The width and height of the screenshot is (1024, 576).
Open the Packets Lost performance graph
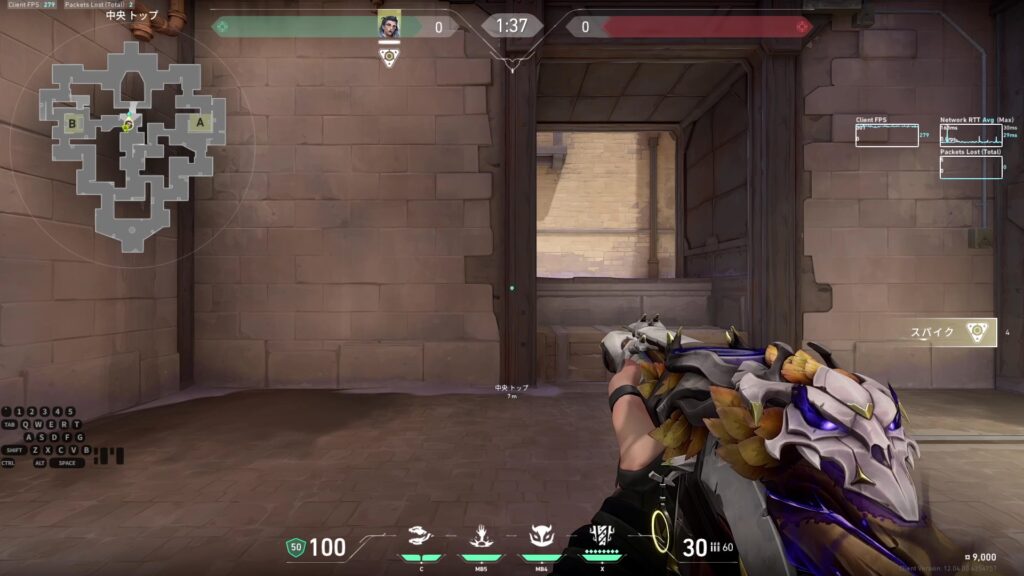tap(970, 167)
